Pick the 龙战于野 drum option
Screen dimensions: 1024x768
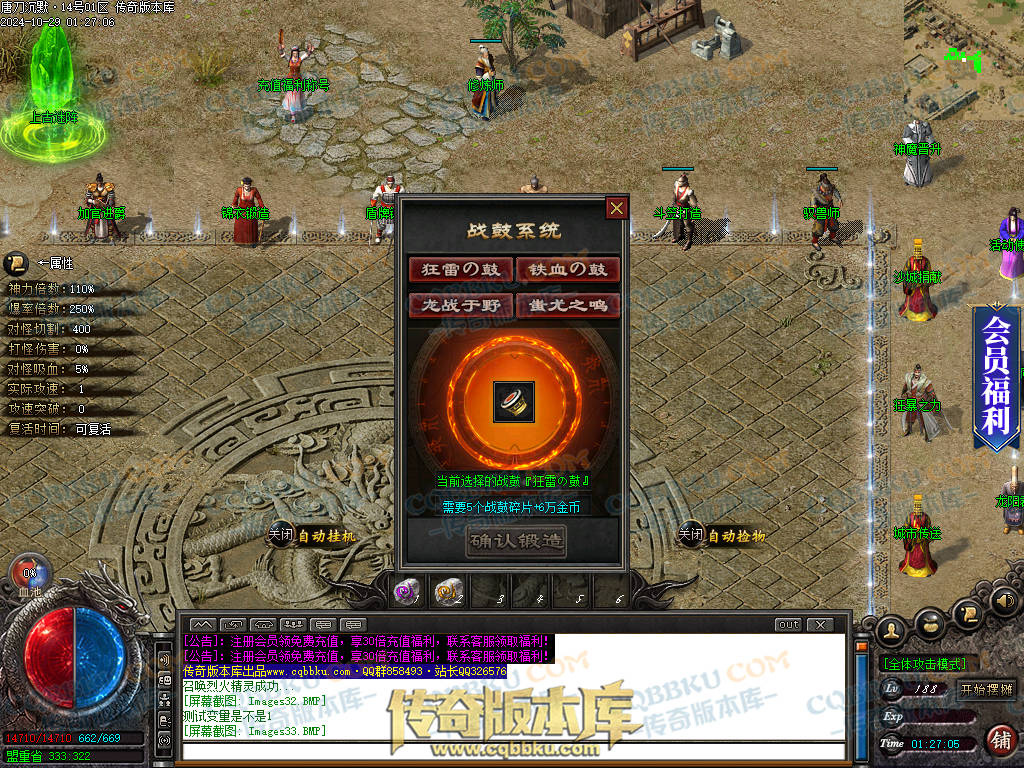(x=460, y=305)
